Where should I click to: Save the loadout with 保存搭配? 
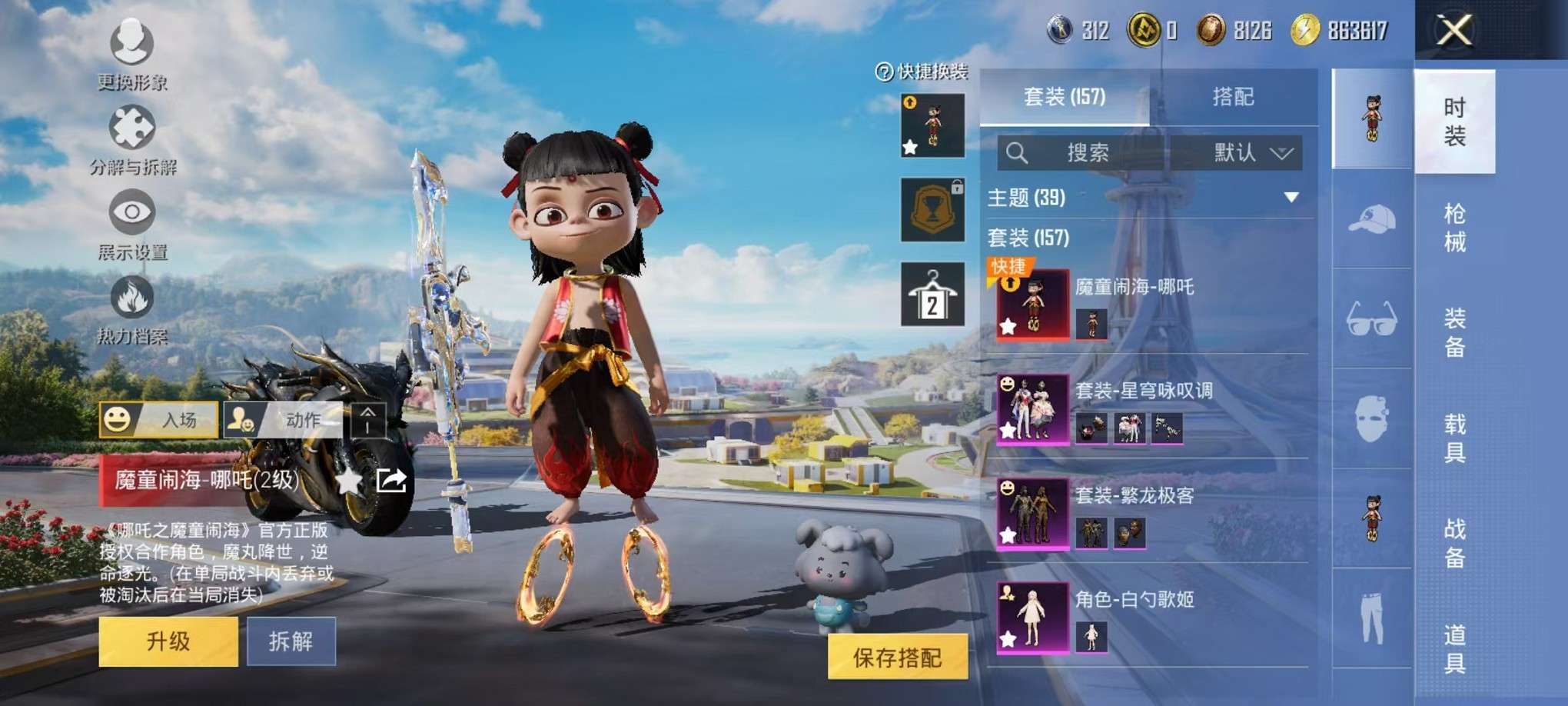[897, 658]
